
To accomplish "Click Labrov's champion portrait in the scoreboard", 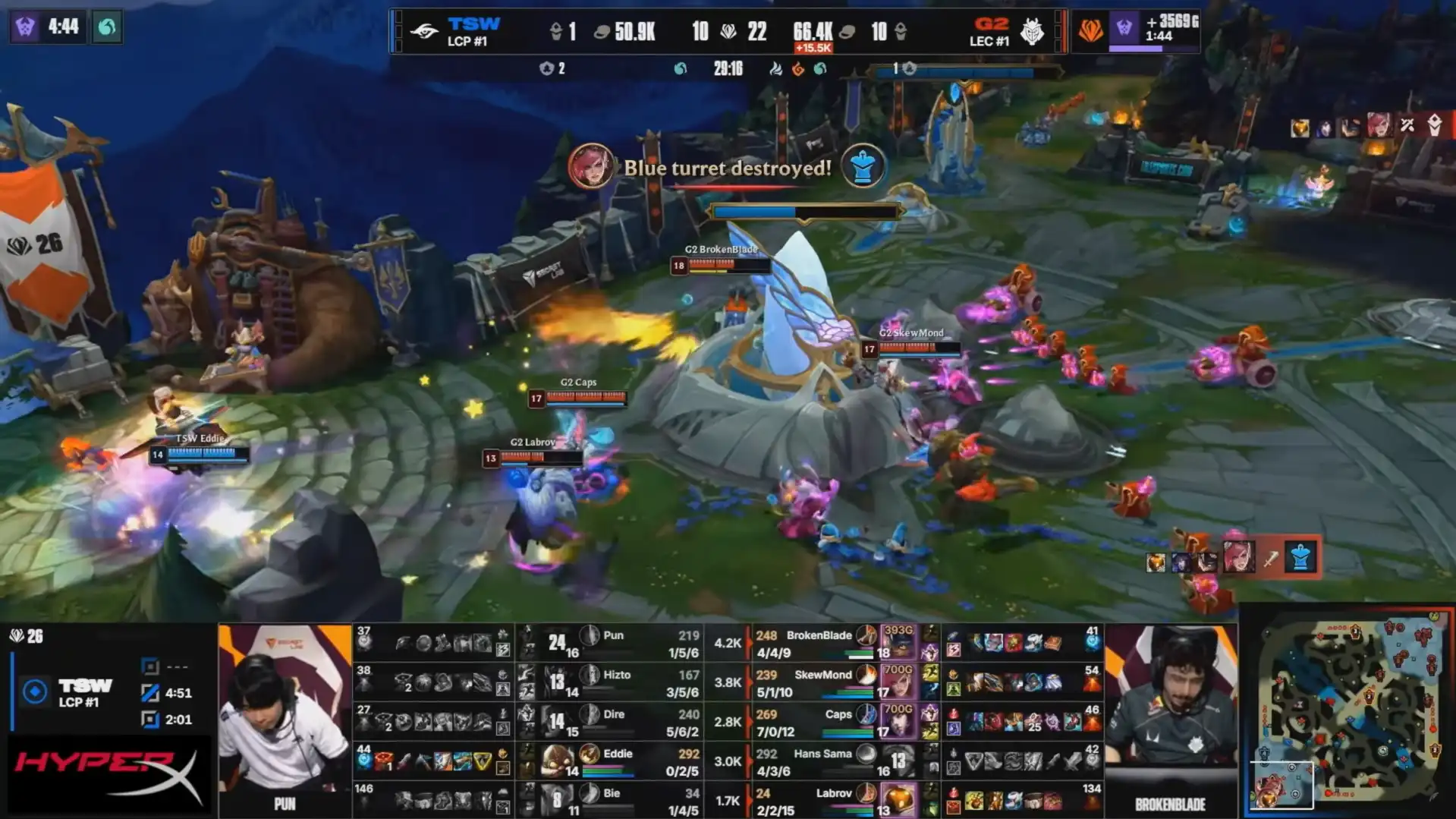I will pyautogui.click(x=898, y=802).
